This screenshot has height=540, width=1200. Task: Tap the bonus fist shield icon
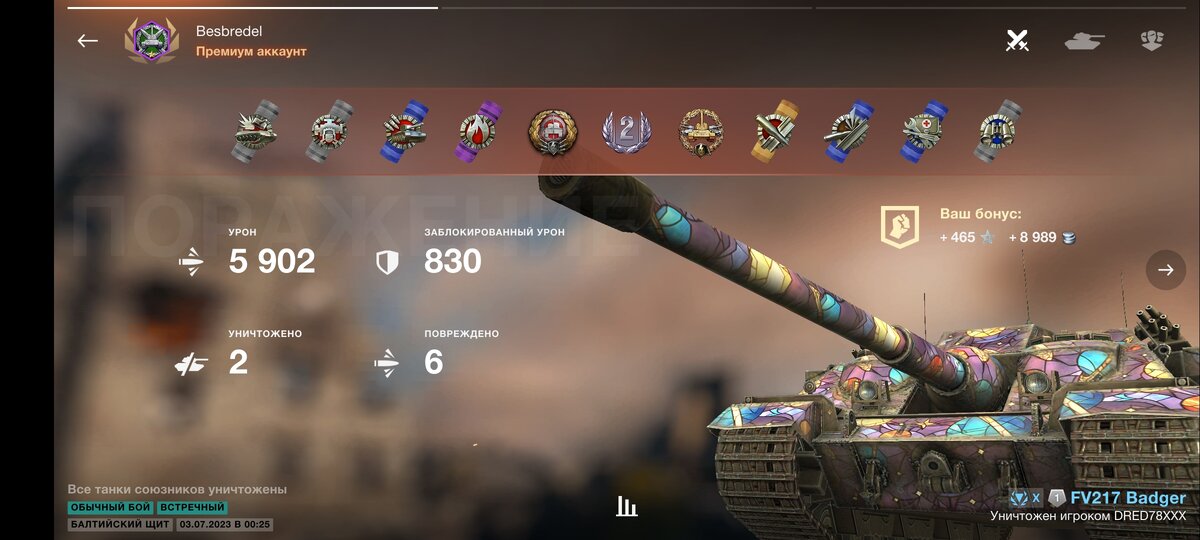click(899, 226)
